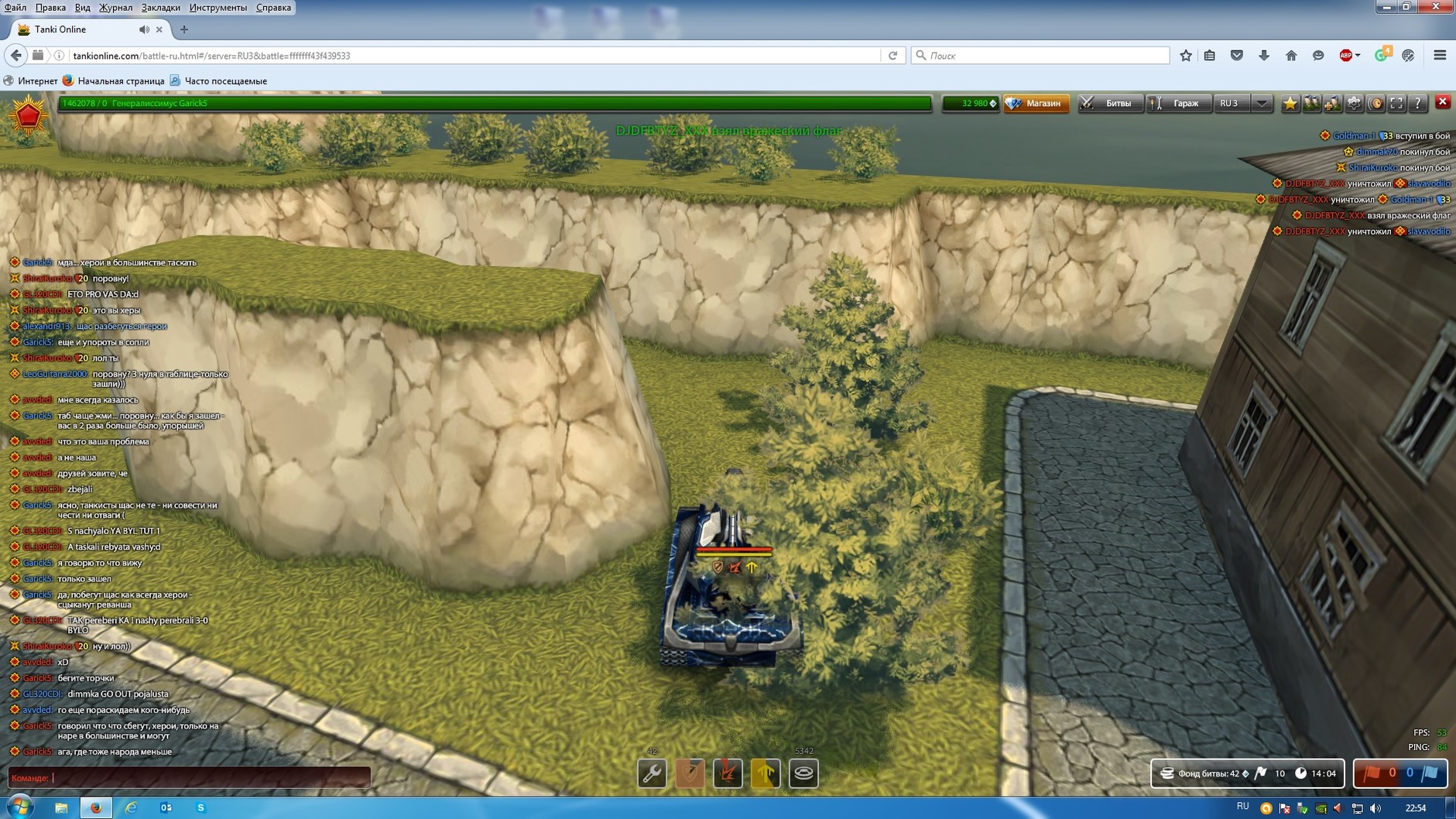The width and height of the screenshot is (1456, 819).
Task: Focus the Команде team chat input field
Action: tap(209, 777)
